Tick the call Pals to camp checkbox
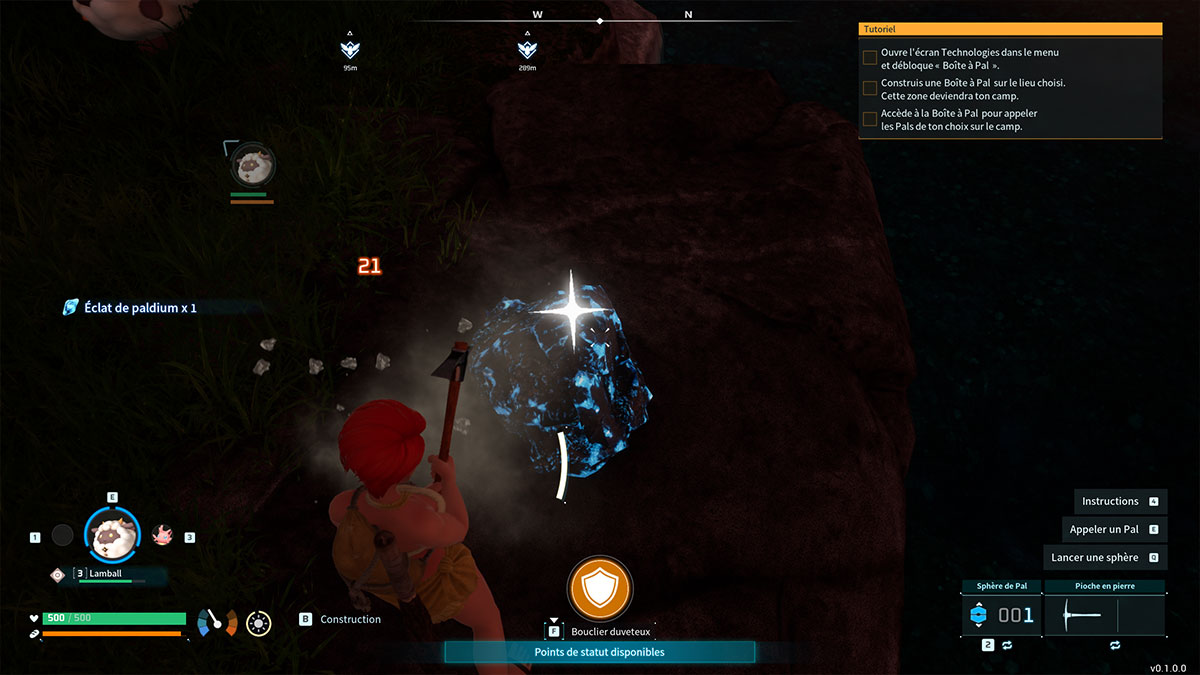Viewport: 1200px width, 675px height. (870, 120)
